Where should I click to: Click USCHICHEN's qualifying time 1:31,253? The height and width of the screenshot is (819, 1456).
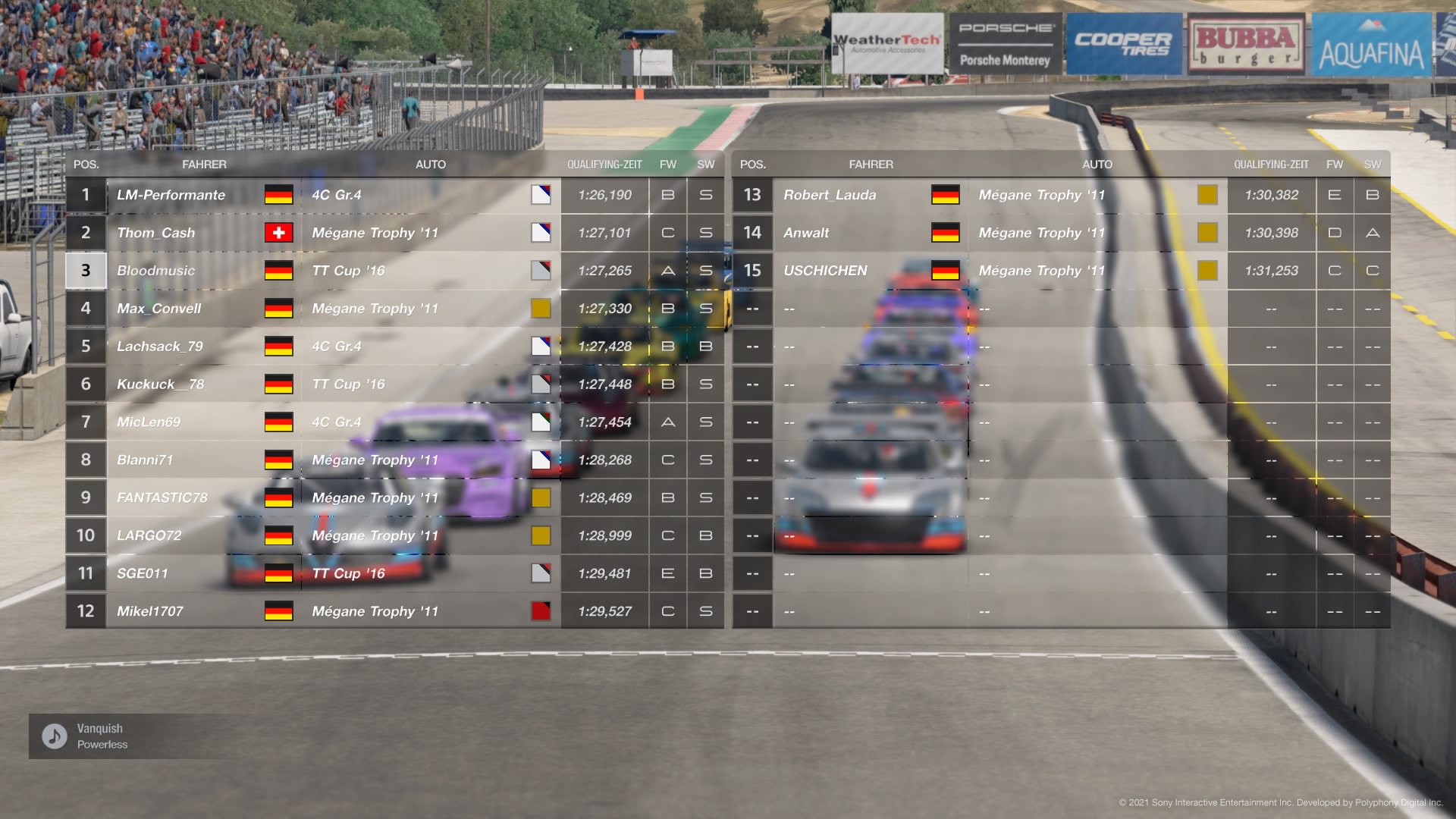(1271, 271)
